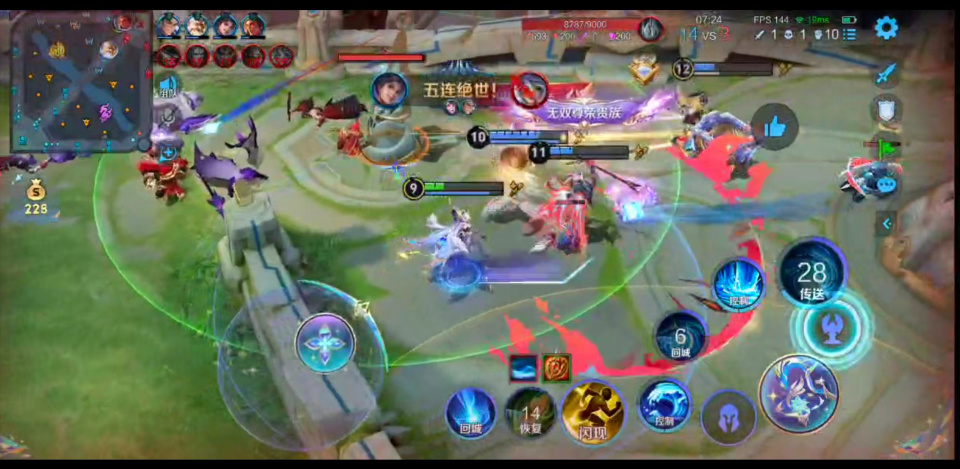Viewport: 960px width, 469px height.
Task: Send the shield defend signal
Action: point(886,109)
